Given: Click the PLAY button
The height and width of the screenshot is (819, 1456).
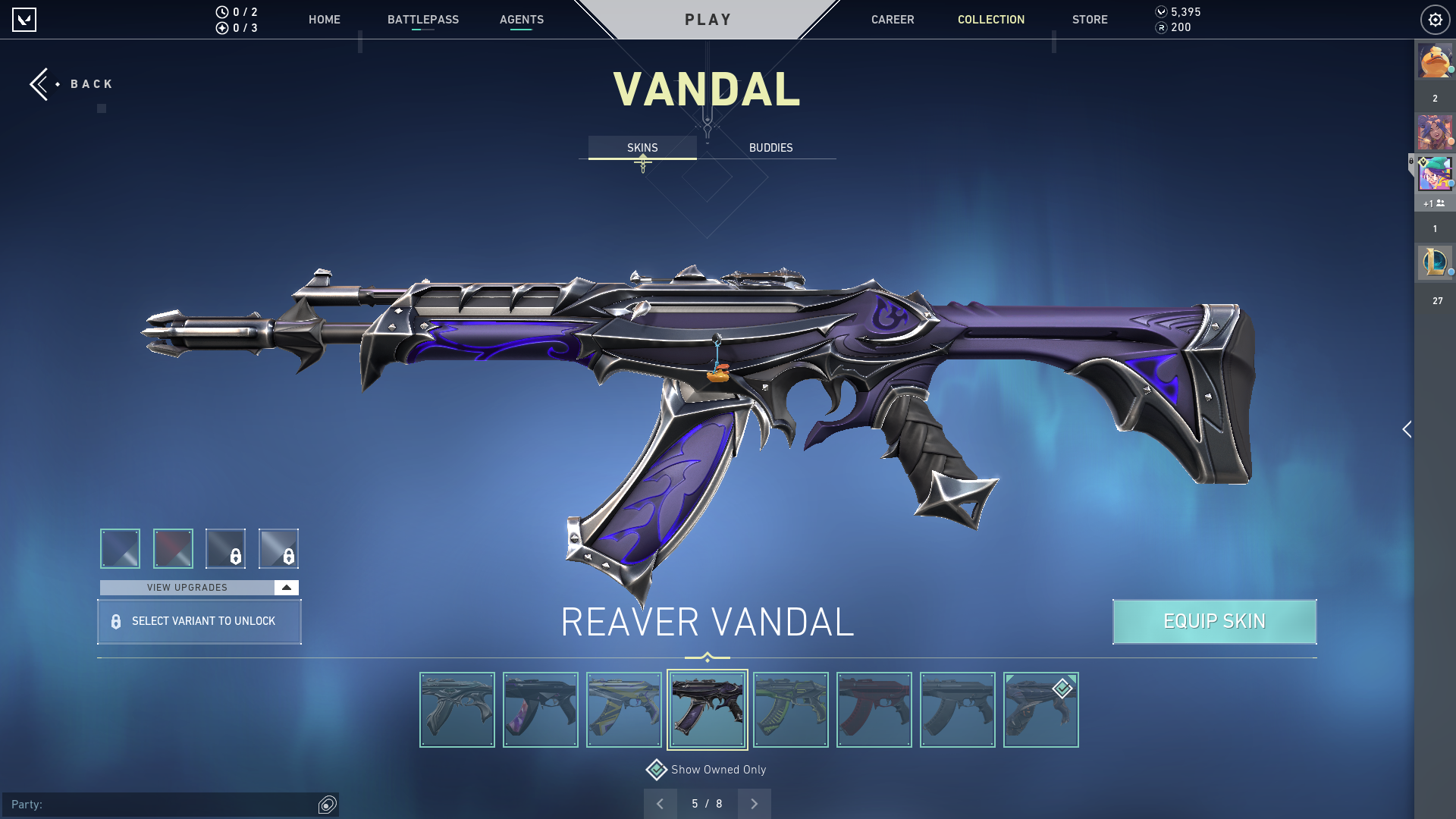Looking at the screenshot, I should point(708,20).
